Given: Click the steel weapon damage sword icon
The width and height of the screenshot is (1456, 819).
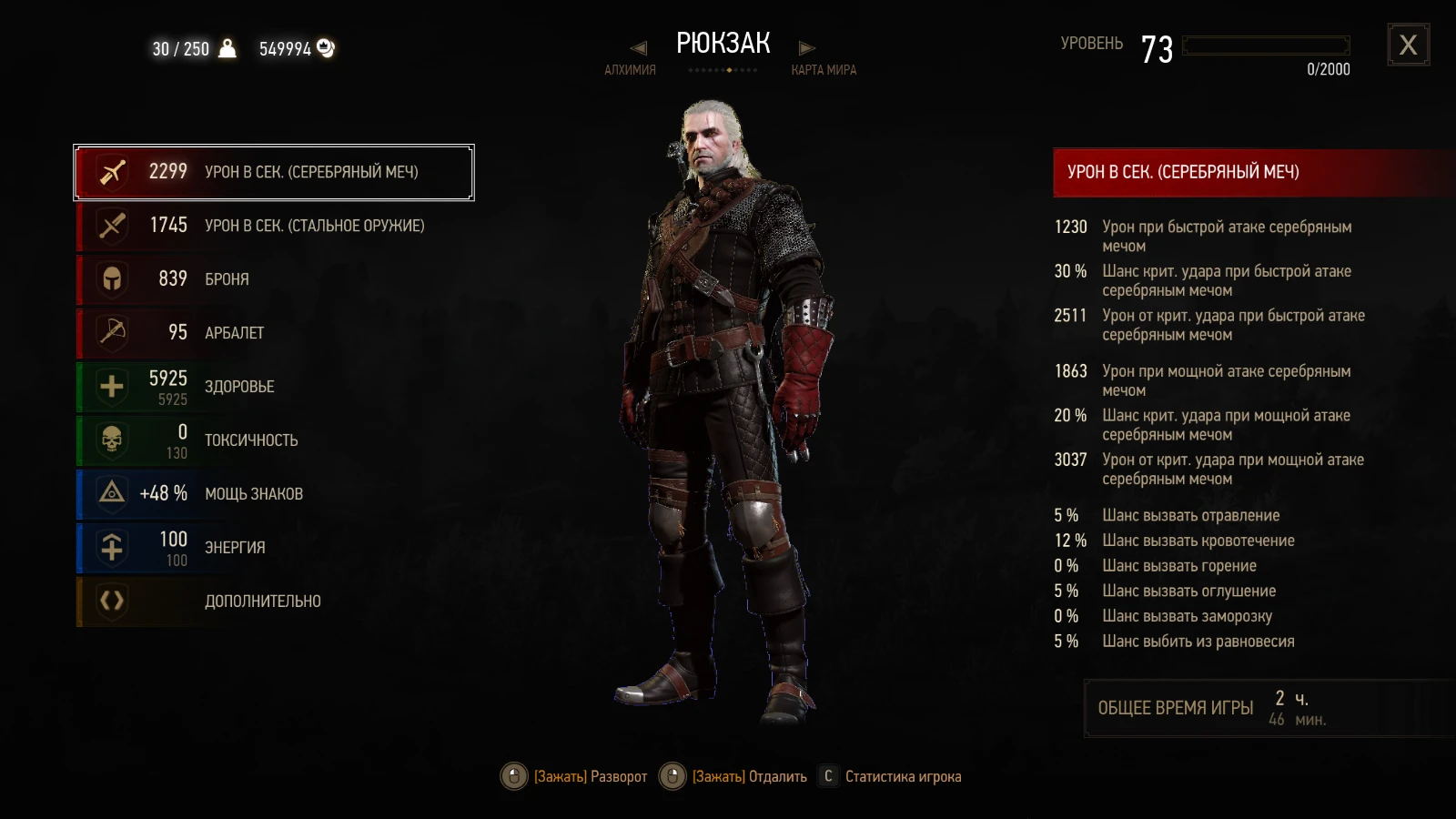Looking at the screenshot, I should (x=111, y=226).
